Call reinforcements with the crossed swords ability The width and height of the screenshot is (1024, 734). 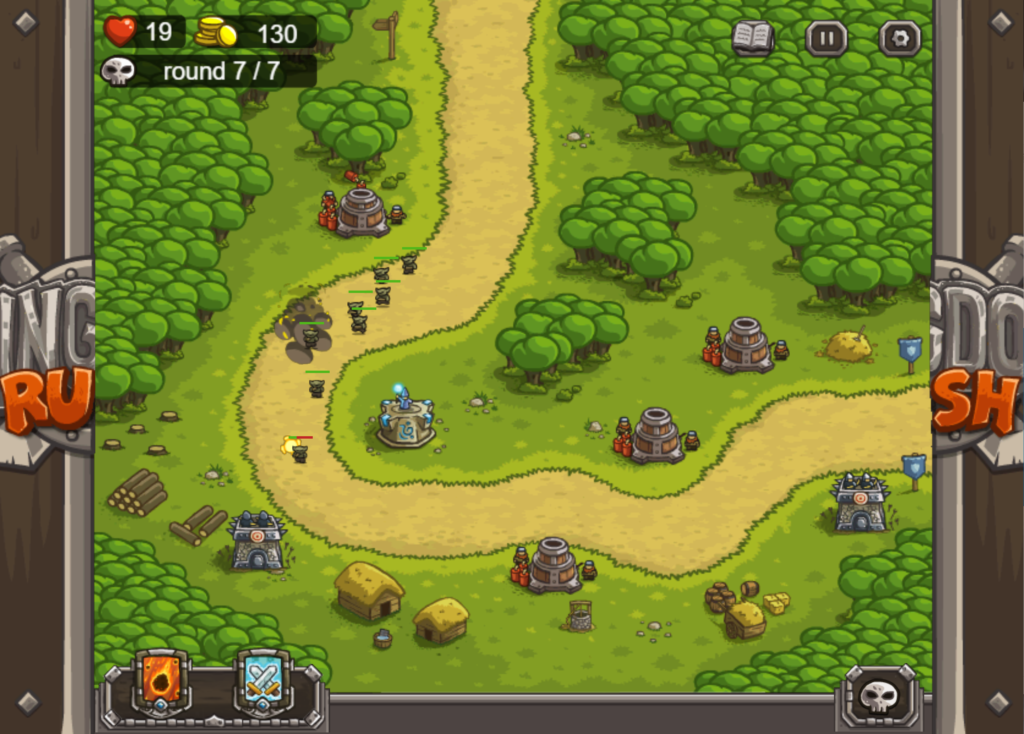coord(263,682)
